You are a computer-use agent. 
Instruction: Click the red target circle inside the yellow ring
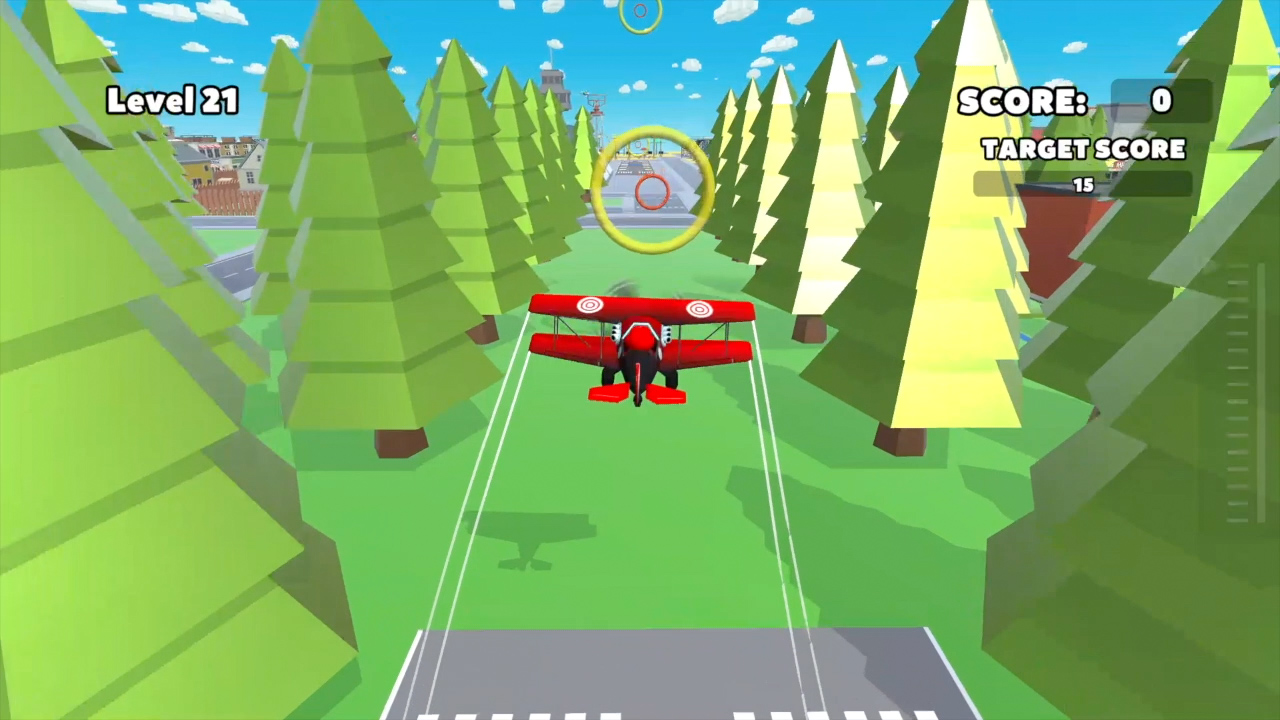pyautogui.click(x=650, y=193)
